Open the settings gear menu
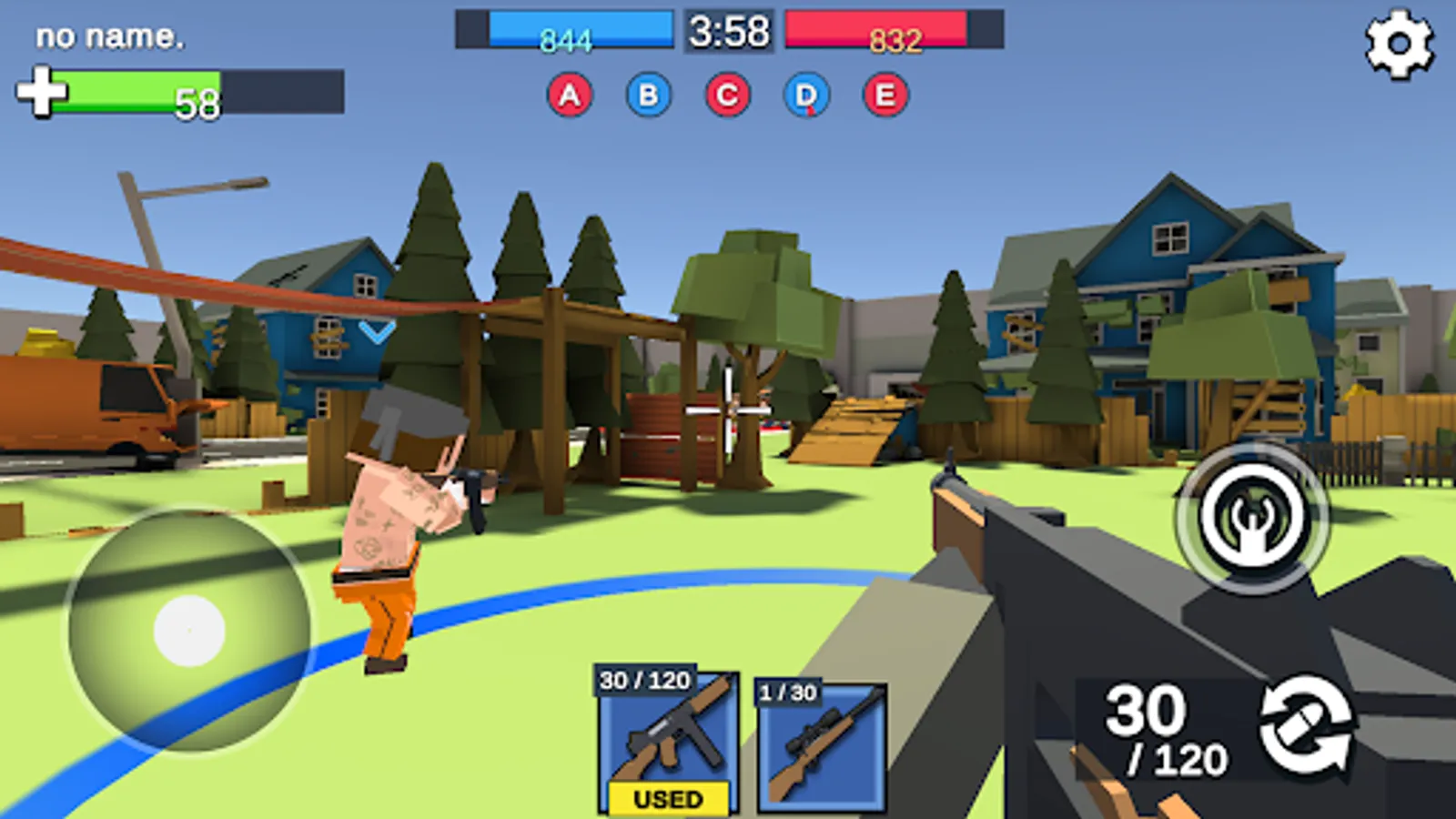This screenshot has width=1456, height=819. [x=1399, y=40]
